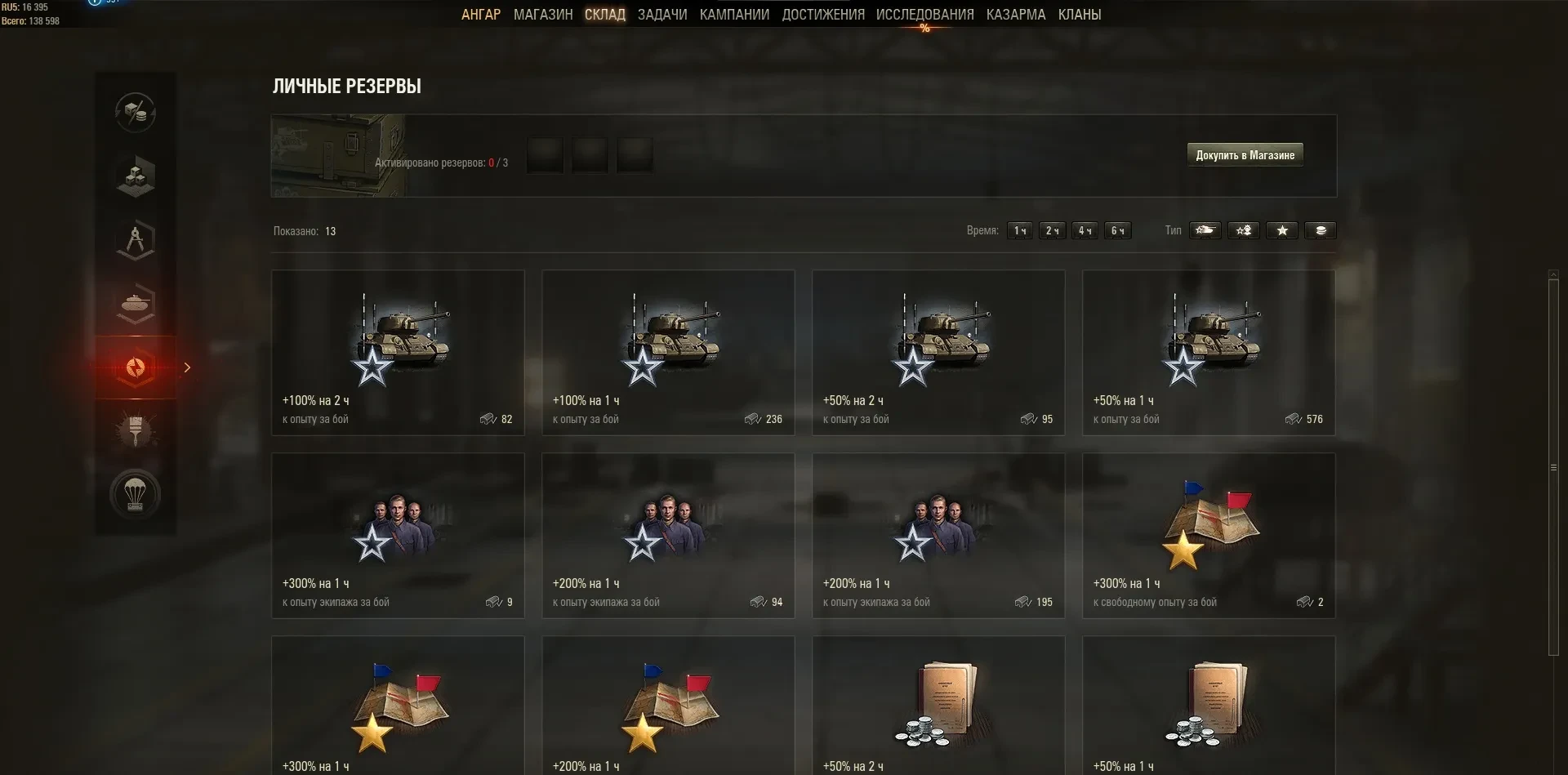Filter reserves by 6 hour duration
1568x775 pixels.
point(1118,230)
